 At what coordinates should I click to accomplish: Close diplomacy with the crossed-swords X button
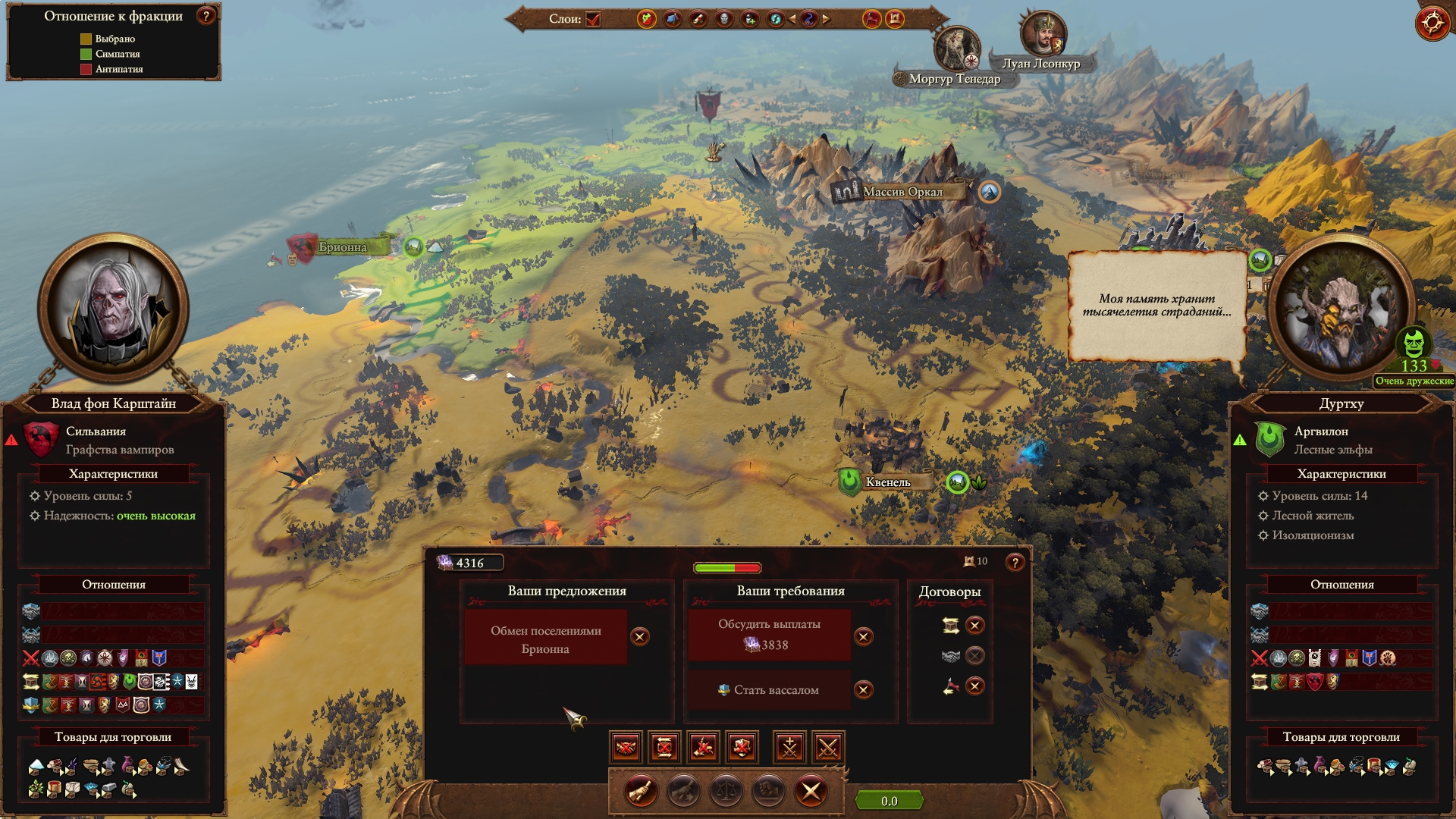pos(811,792)
